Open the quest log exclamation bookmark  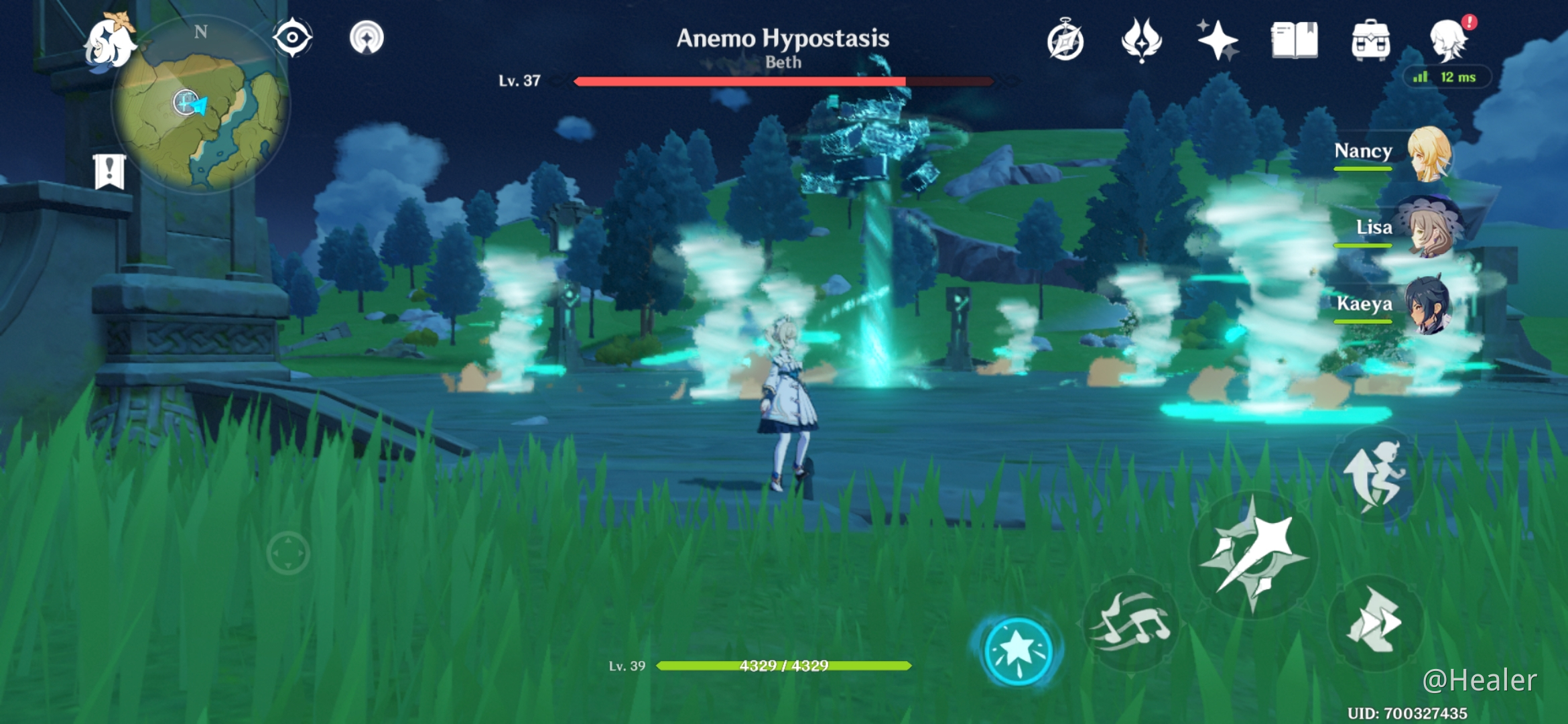click(109, 172)
